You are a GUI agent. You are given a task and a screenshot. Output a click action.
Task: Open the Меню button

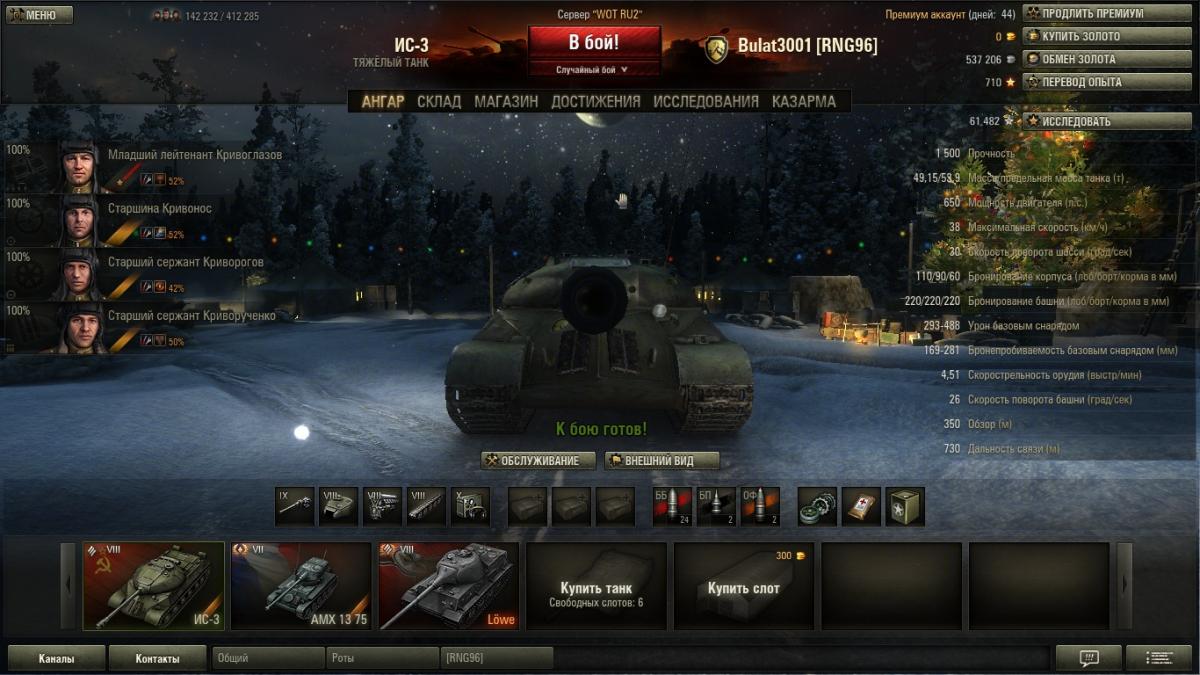(39, 15)
